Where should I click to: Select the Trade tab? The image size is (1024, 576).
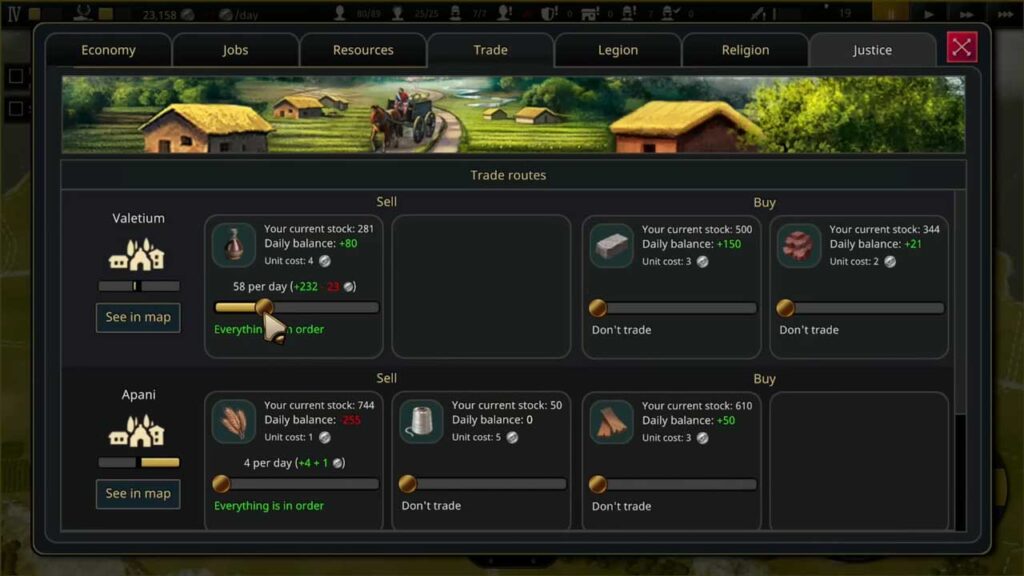[490, 50]
